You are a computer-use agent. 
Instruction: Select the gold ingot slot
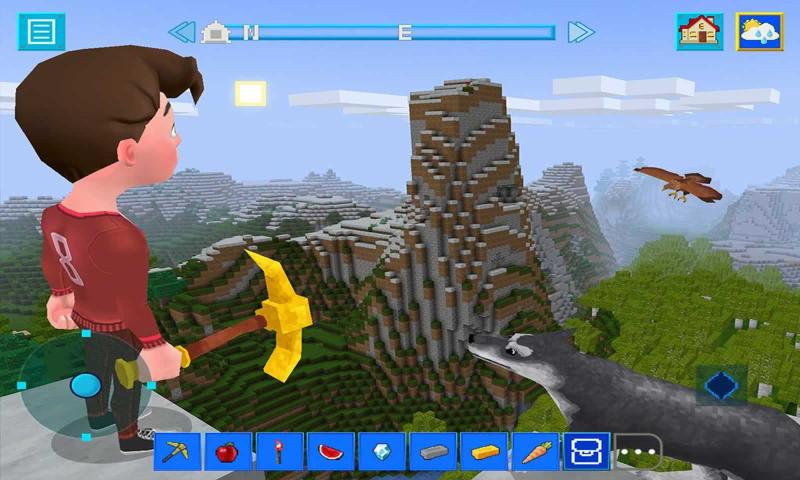tap(485, 451)
